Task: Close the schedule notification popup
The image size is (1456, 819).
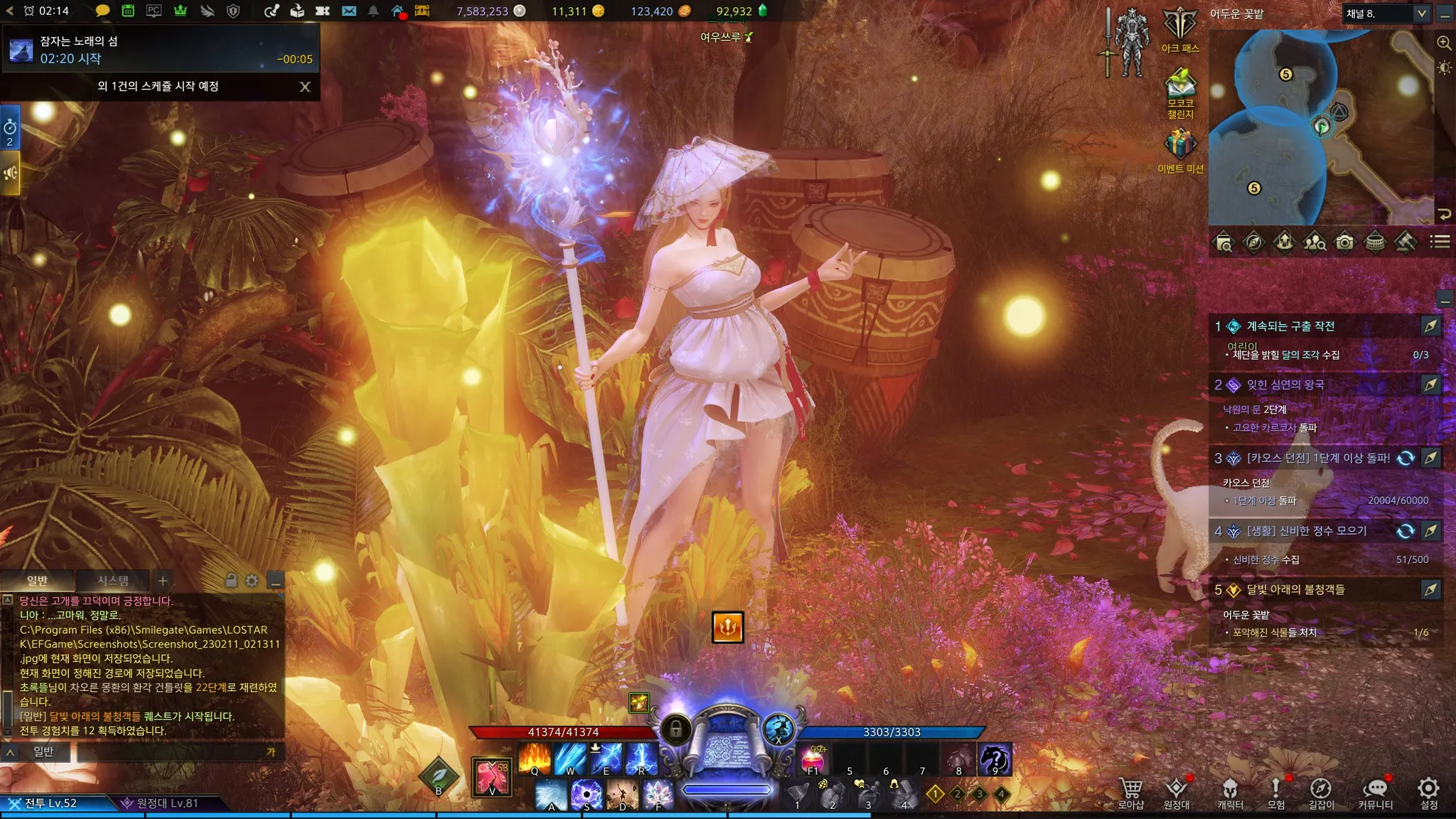Action: point(305,87)
